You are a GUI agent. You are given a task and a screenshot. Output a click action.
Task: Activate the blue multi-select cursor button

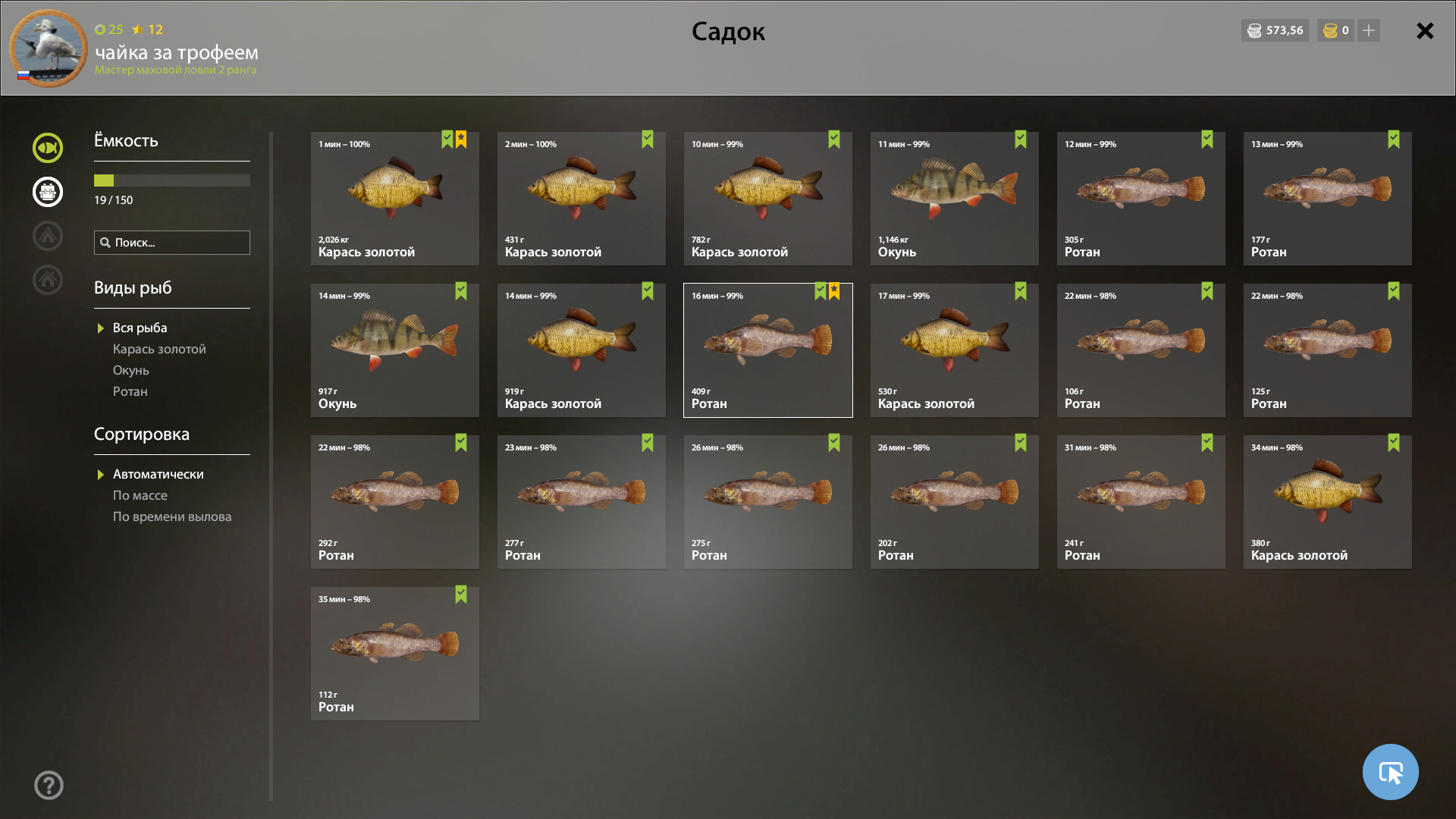pos(1390,772)
